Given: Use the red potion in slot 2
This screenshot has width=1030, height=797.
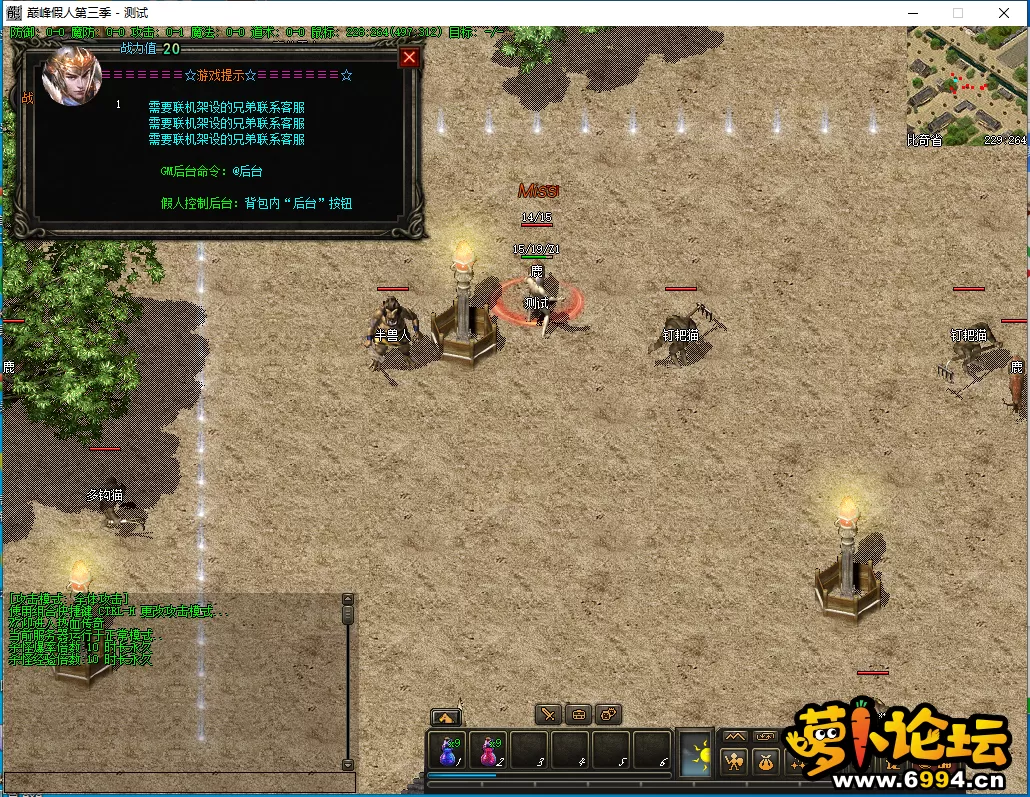Looking at the screenshot, I should 488,751.
